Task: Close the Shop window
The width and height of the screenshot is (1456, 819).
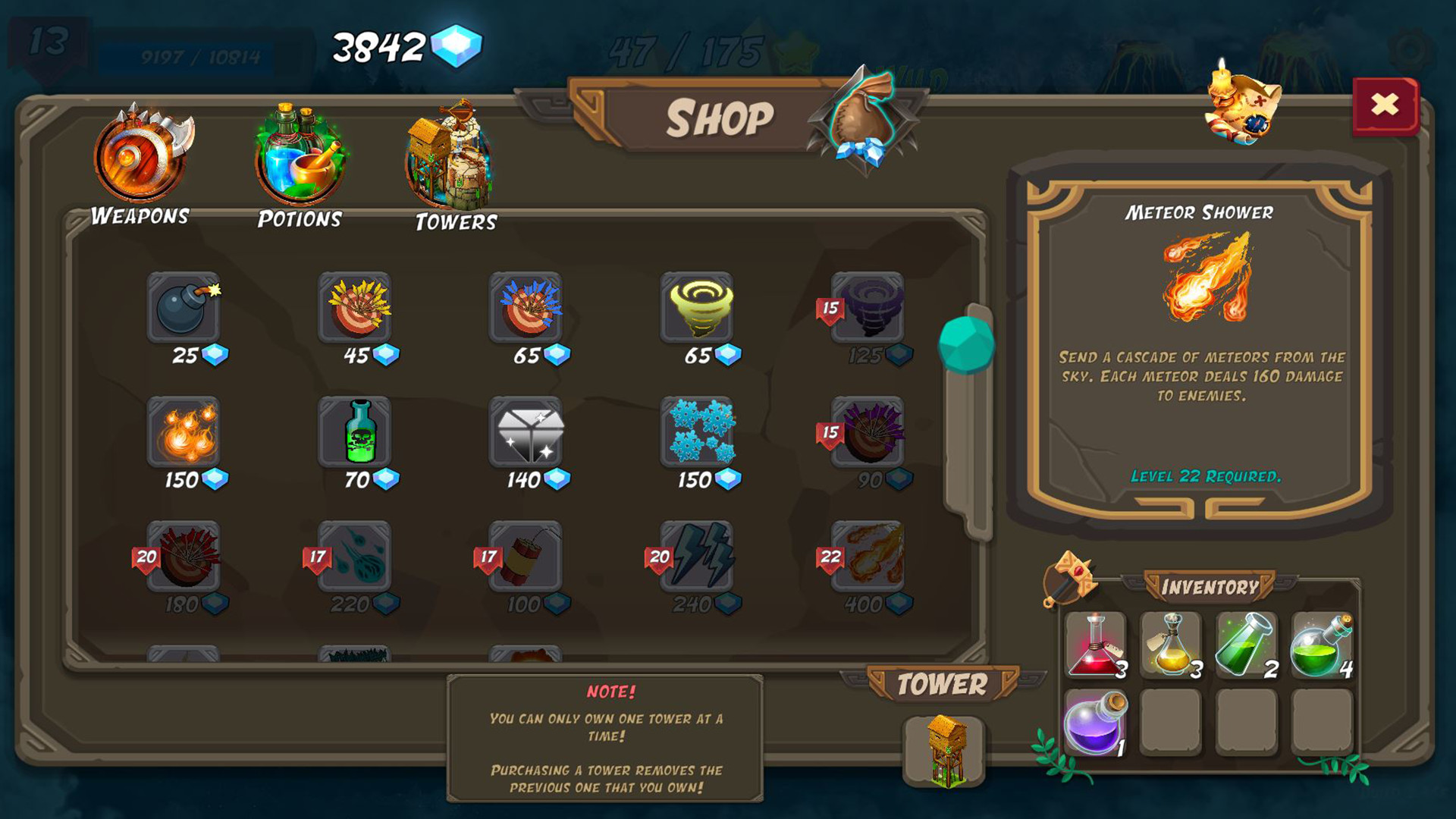Action: (1385, 106)
